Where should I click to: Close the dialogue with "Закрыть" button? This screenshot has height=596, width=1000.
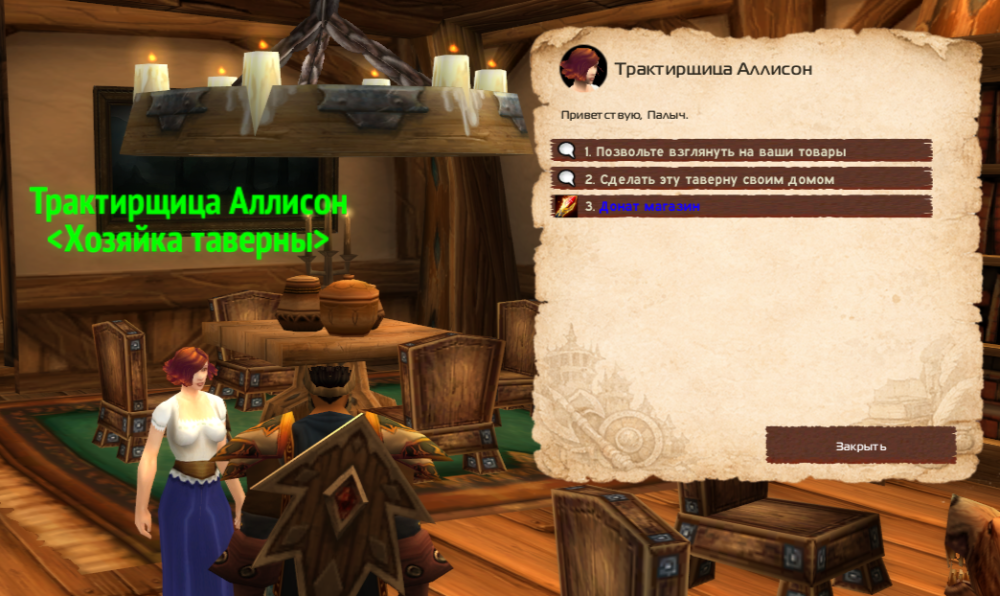click(860, 445)
